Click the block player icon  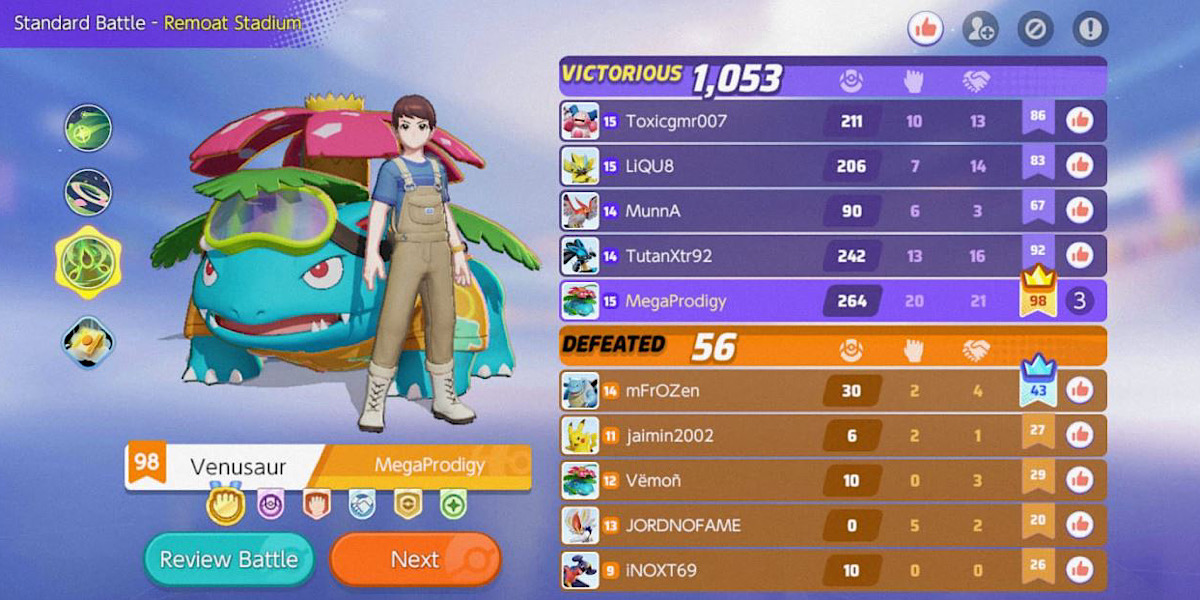[x=1035, y=29]
